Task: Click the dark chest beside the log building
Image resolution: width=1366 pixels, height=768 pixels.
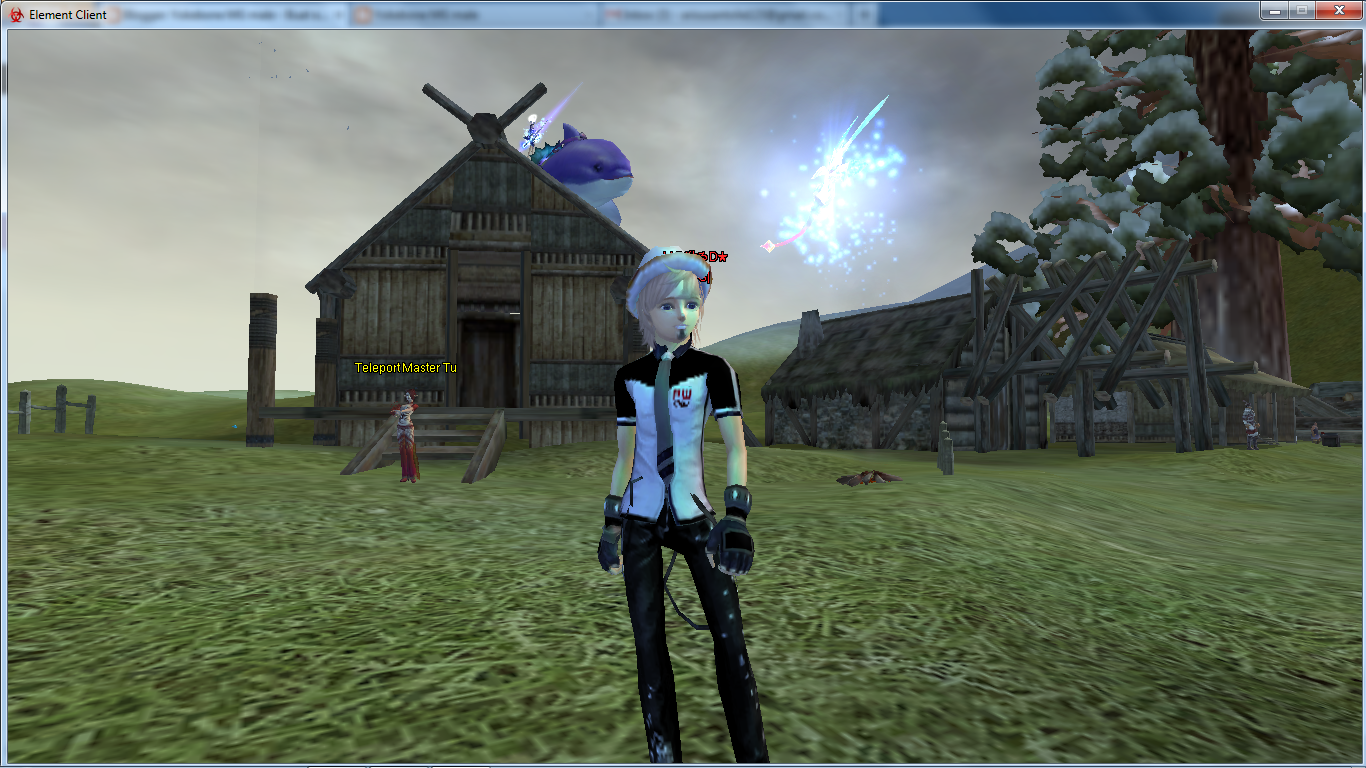Action: tap(1331, 440)
